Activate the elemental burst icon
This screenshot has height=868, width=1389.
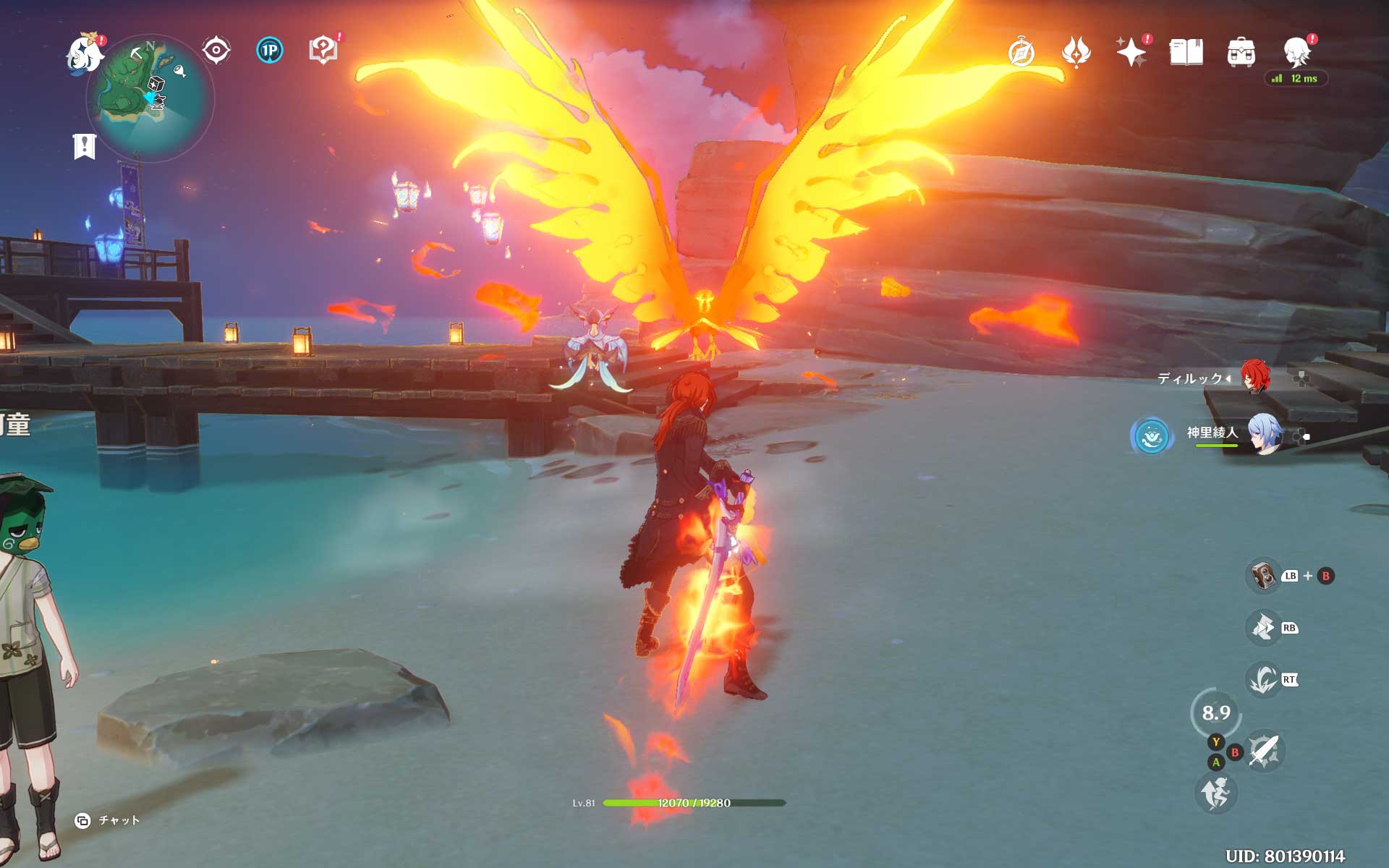tap(1263, 679)
